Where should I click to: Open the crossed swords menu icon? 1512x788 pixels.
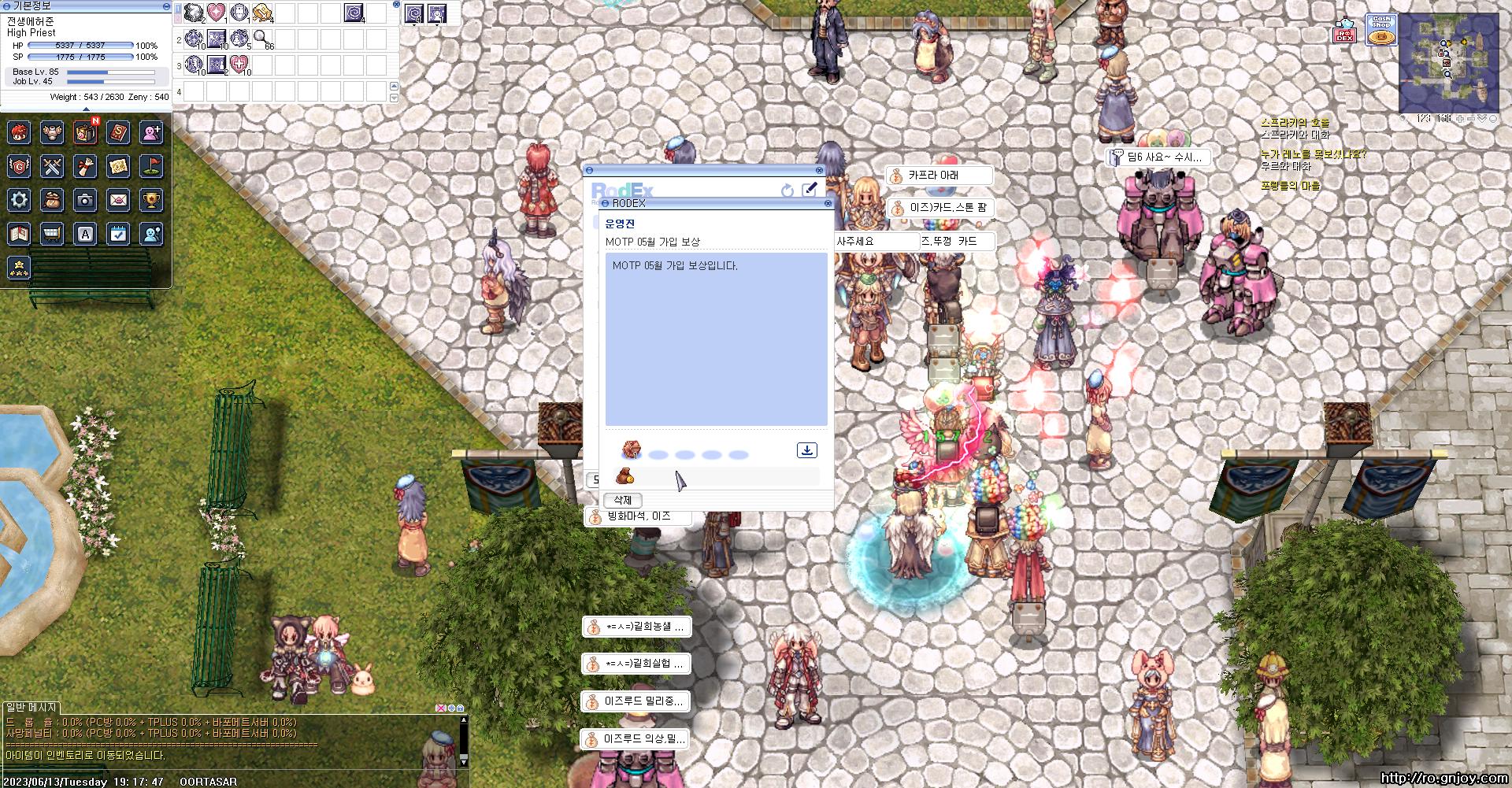[52, 166]
